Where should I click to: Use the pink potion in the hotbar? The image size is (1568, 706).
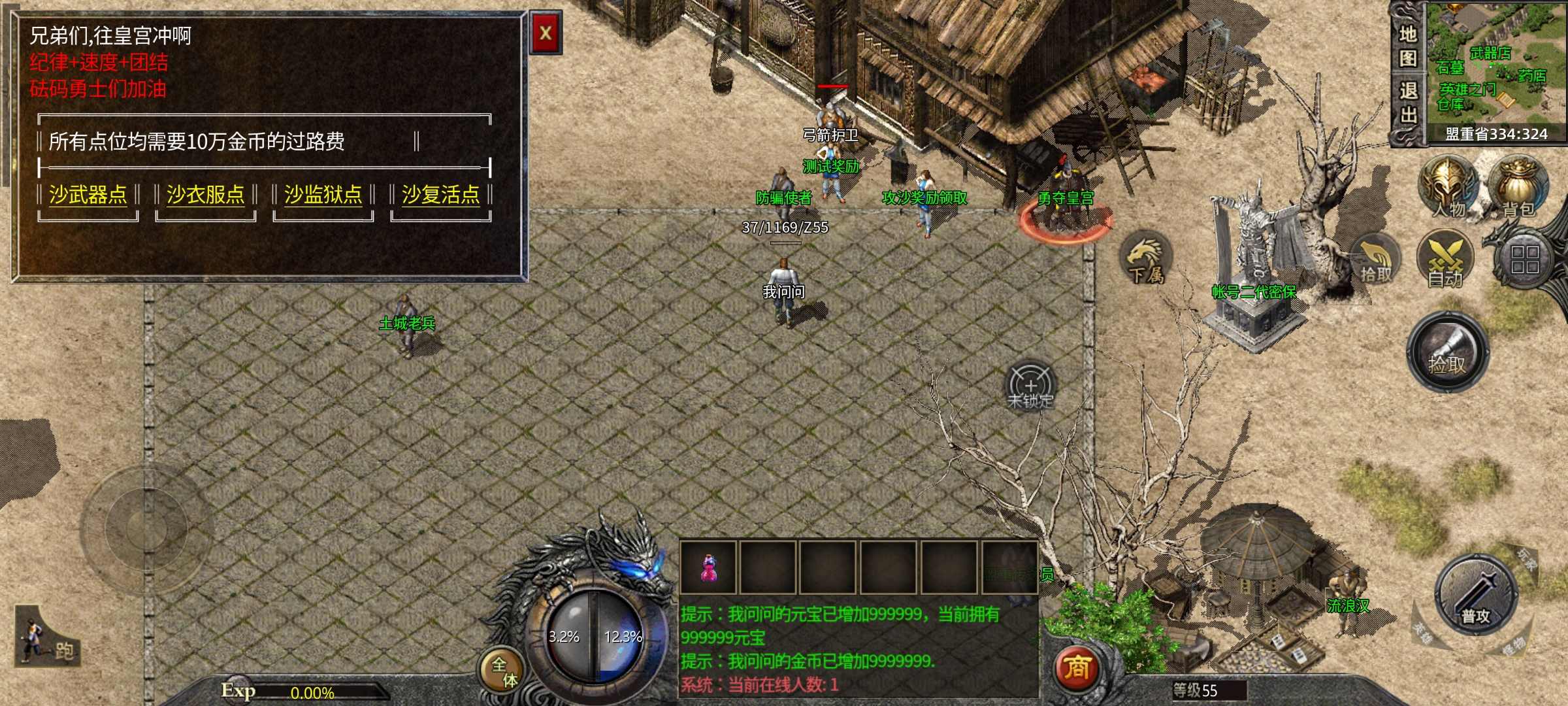708,567
